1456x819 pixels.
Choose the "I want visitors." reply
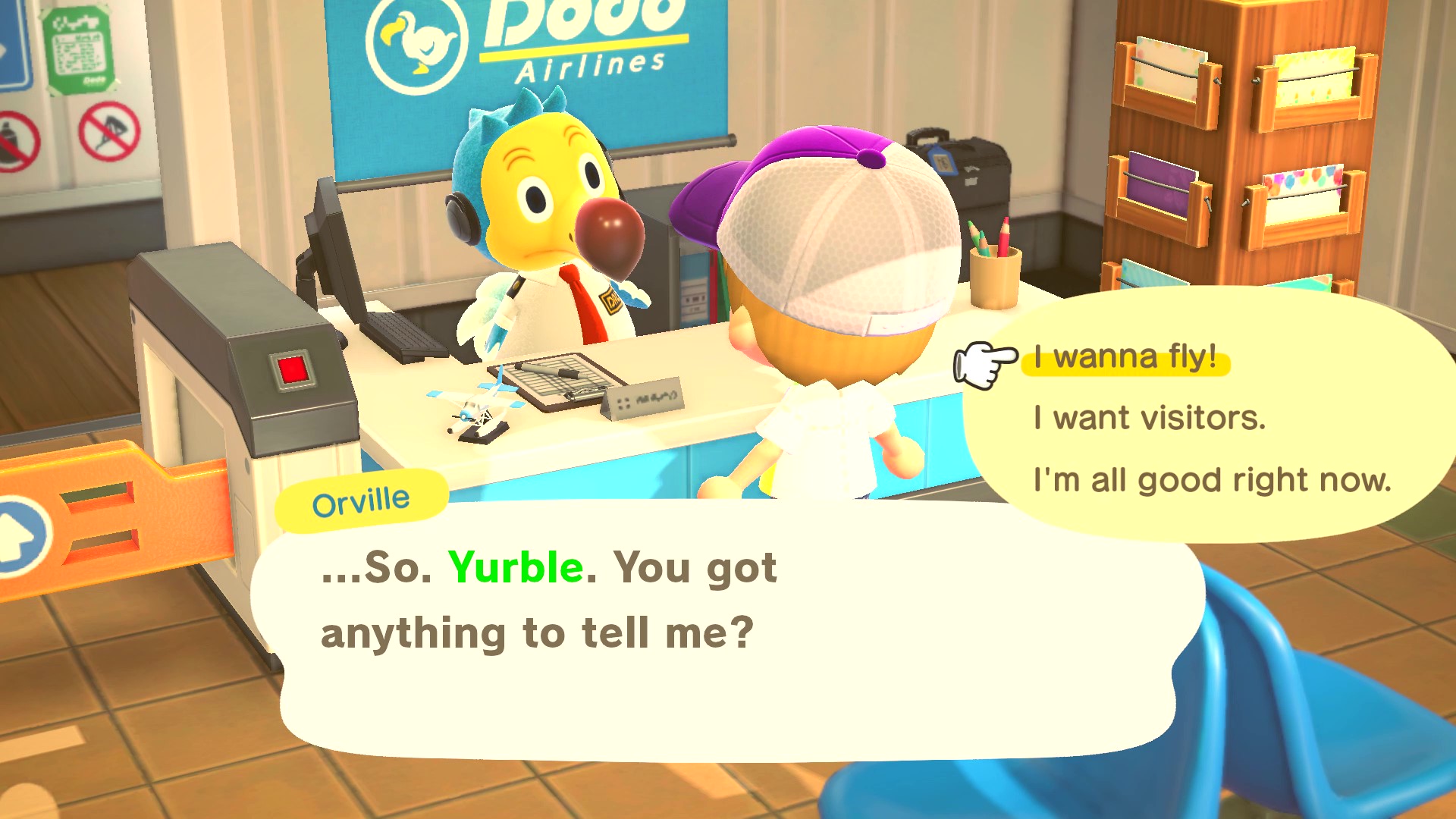click(1149, 416)
